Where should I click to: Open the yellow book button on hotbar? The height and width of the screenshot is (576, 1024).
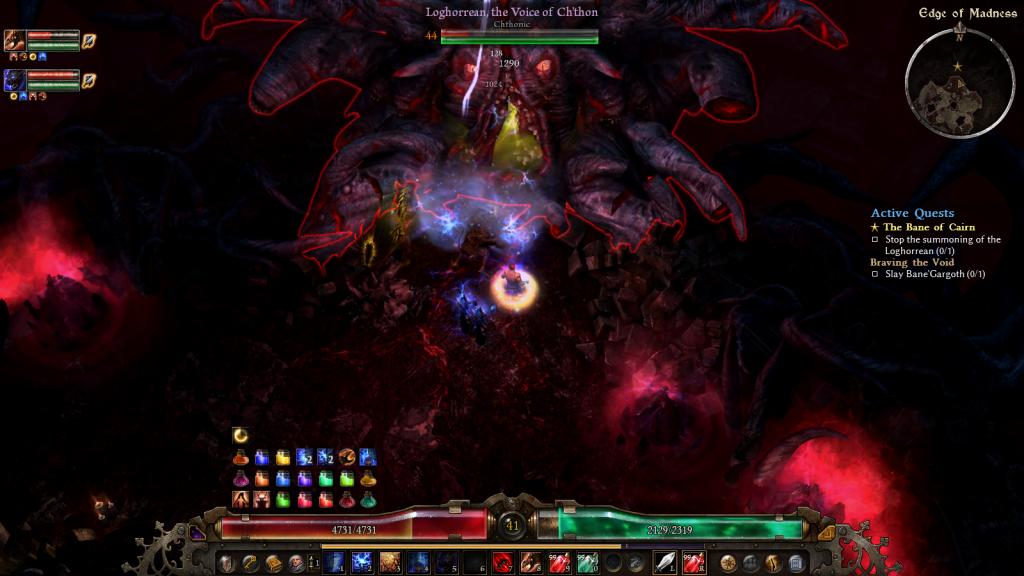coord(273,563)
